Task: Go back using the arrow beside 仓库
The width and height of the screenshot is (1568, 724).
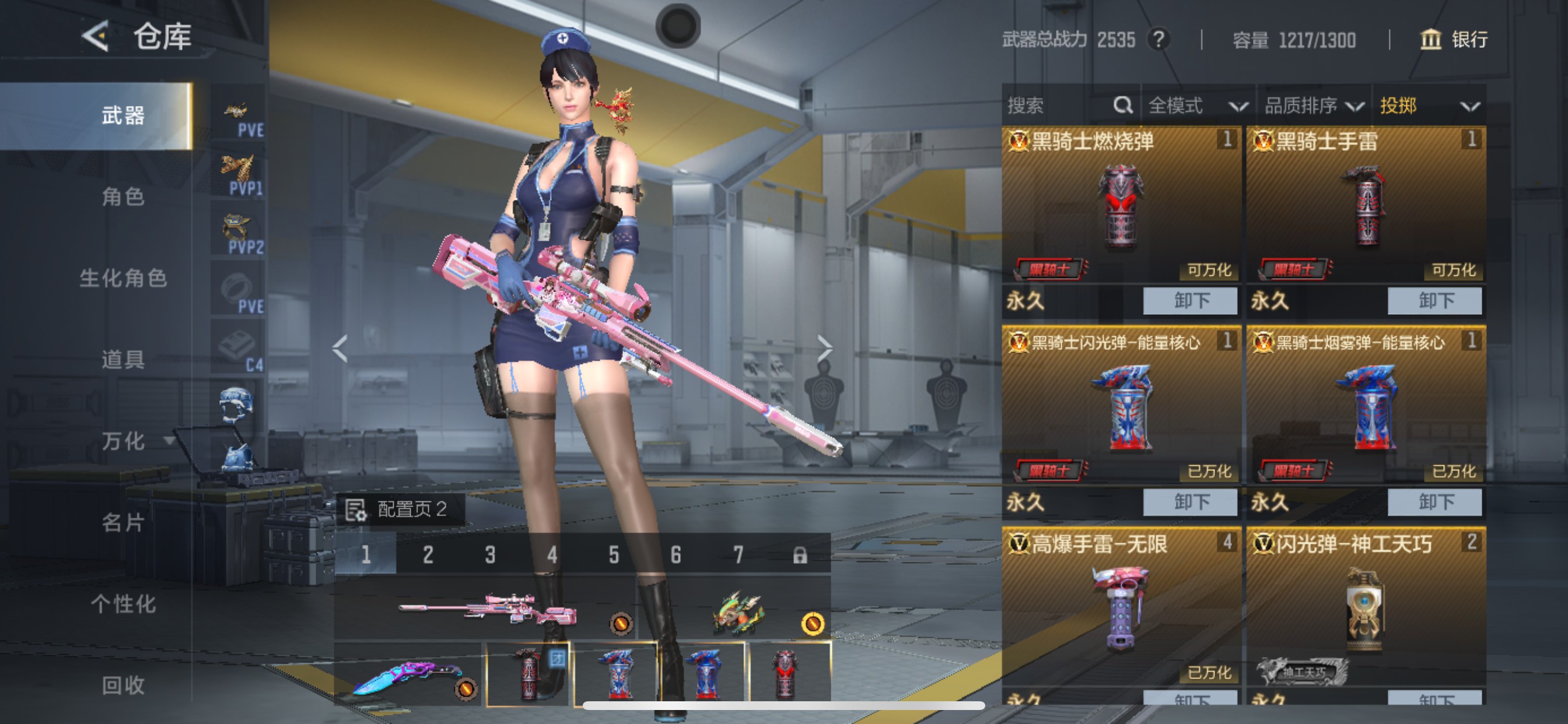Action: coord(96,37)
